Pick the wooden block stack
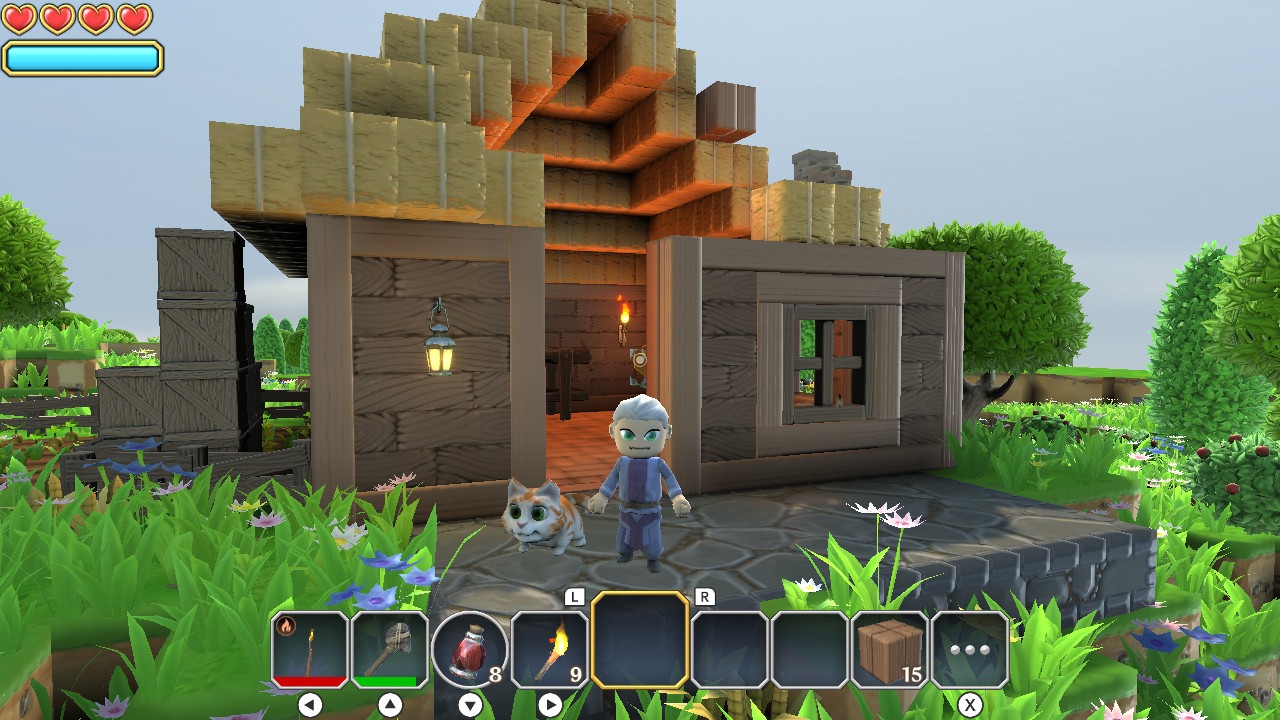Viewport: 1280px width, 720px height. pyautogui.click(x=890, y=649)
